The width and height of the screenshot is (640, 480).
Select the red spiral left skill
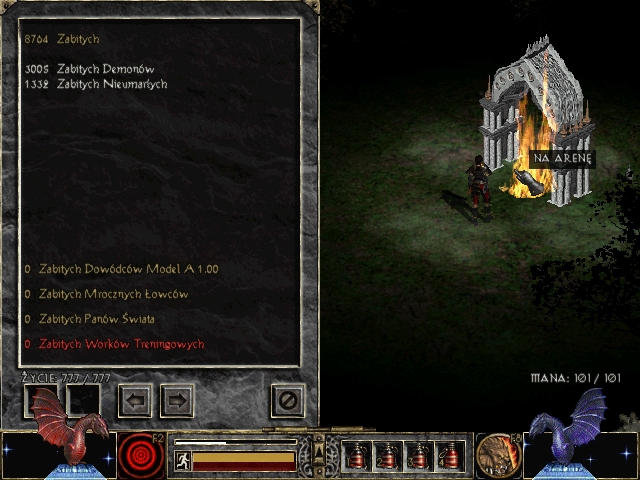[x=141, y=456]
